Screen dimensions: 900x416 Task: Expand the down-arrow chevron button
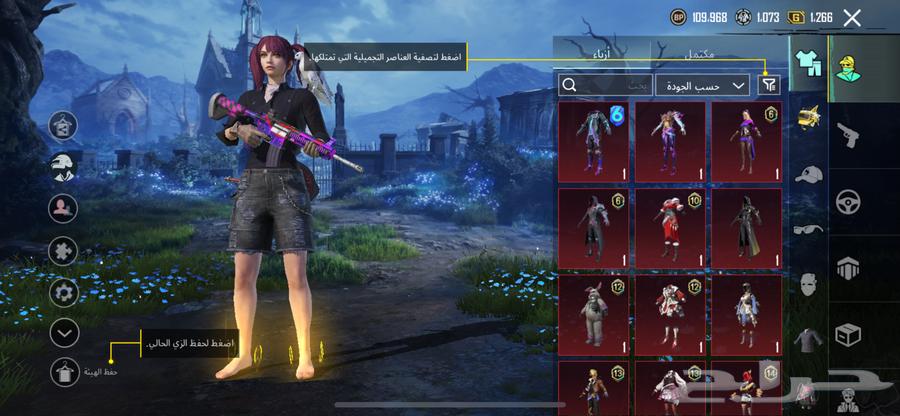[64, 332]
